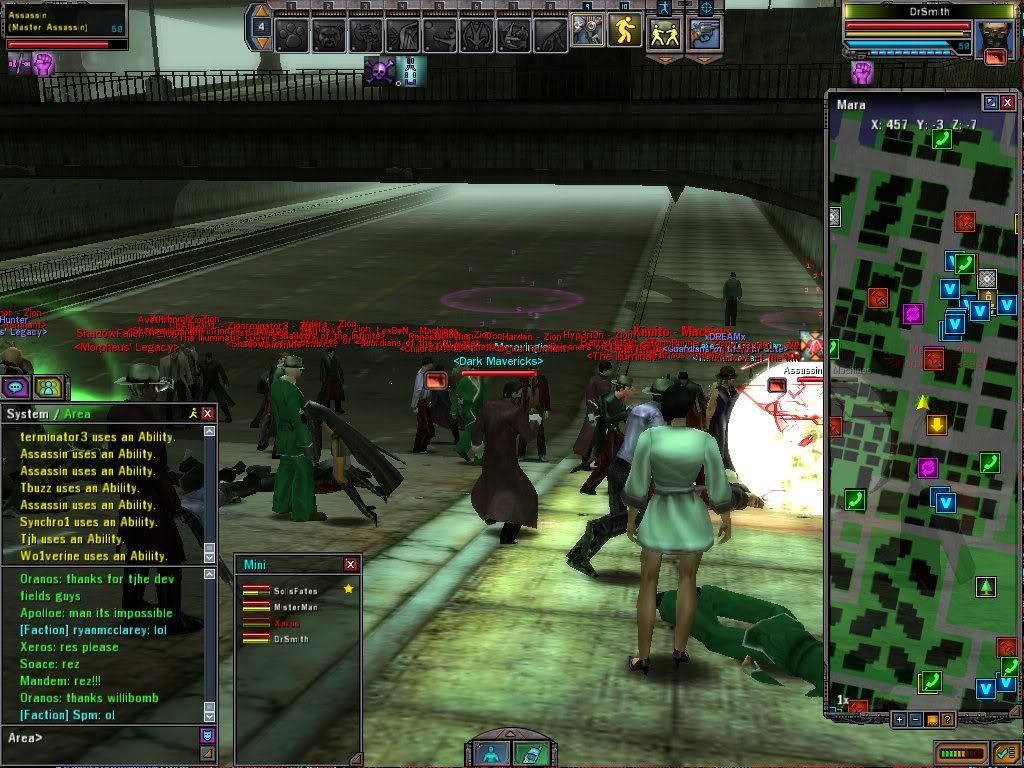Select SolsFates in the Mini team list

pyautogui.click(x=292, y=590)
